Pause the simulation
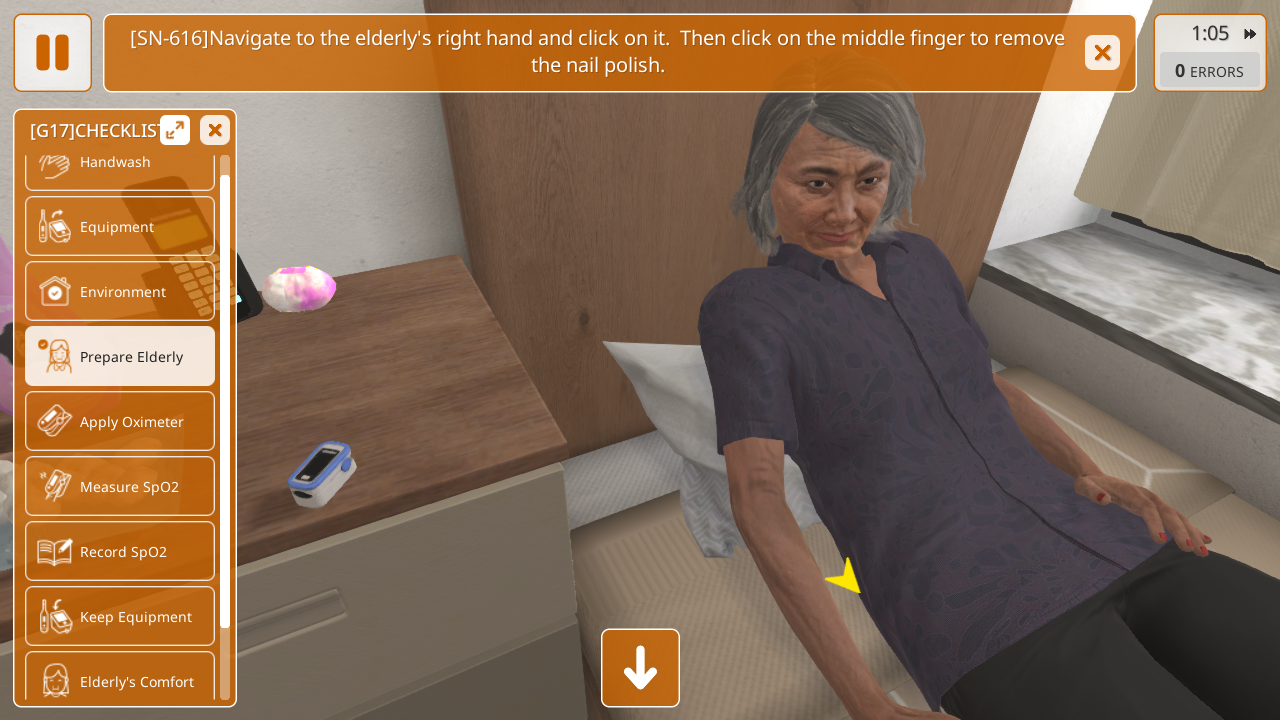This screenshot has width=1280, height=720. (52, 53)
